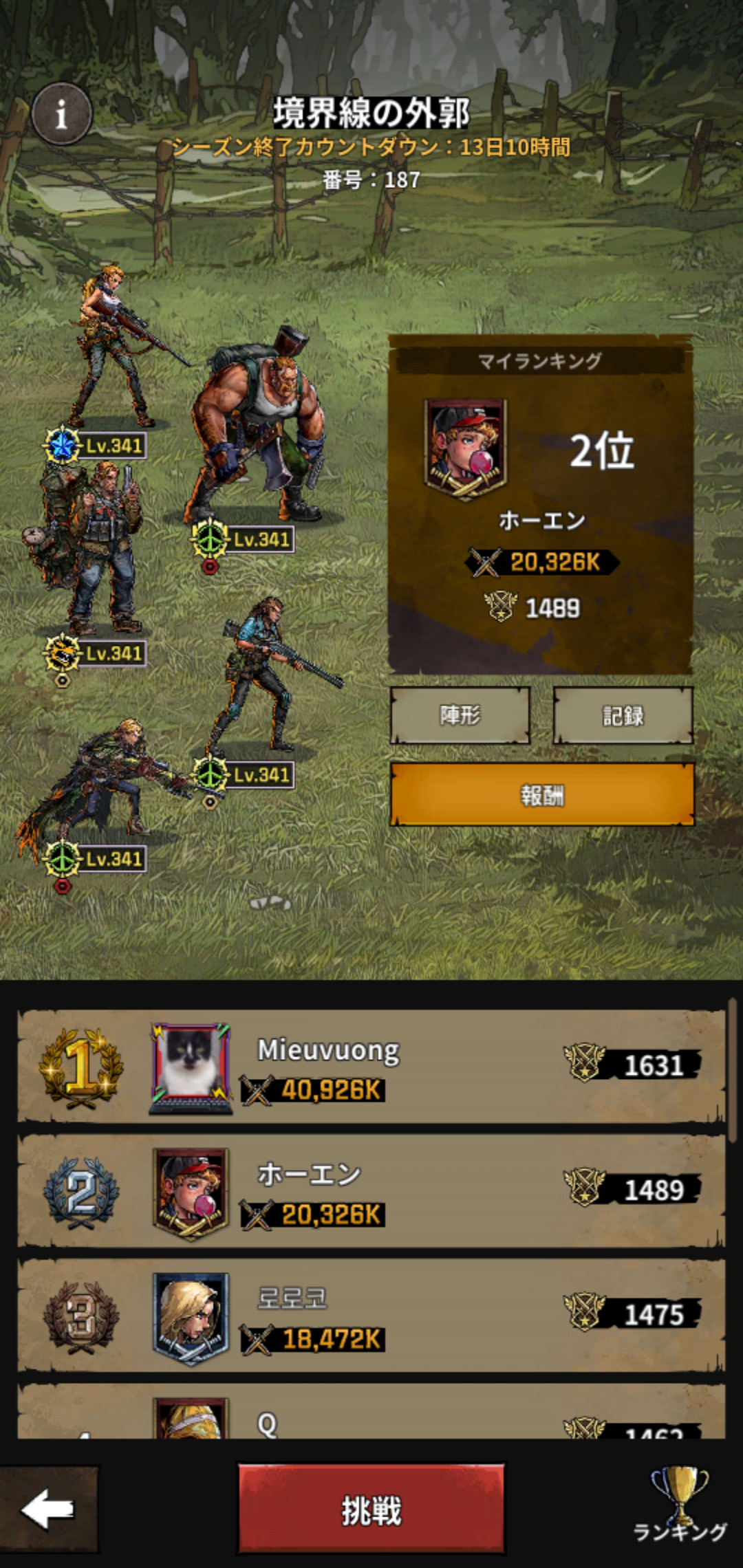743x1568 pixels.
Task: Open the 陣形 formation menu
Action: click(x=460, y=715)
